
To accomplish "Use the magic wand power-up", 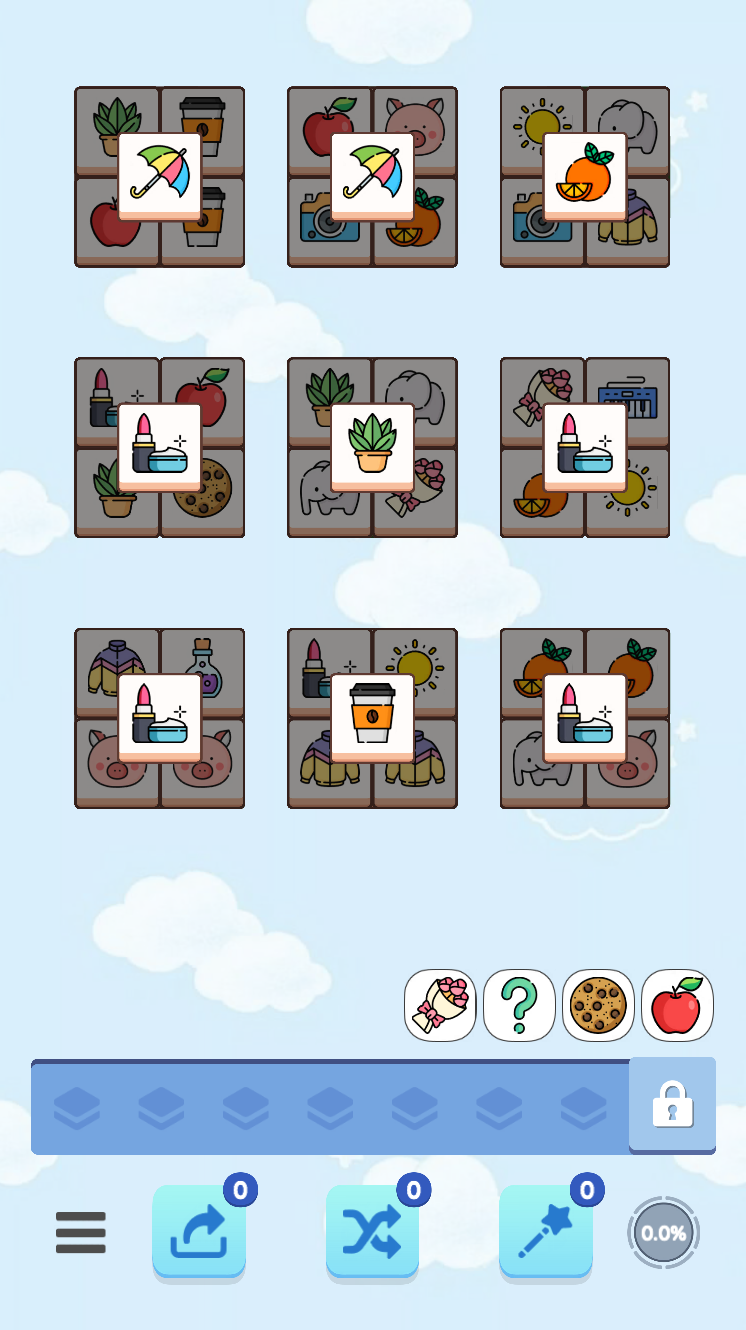I will (545, 1231).
